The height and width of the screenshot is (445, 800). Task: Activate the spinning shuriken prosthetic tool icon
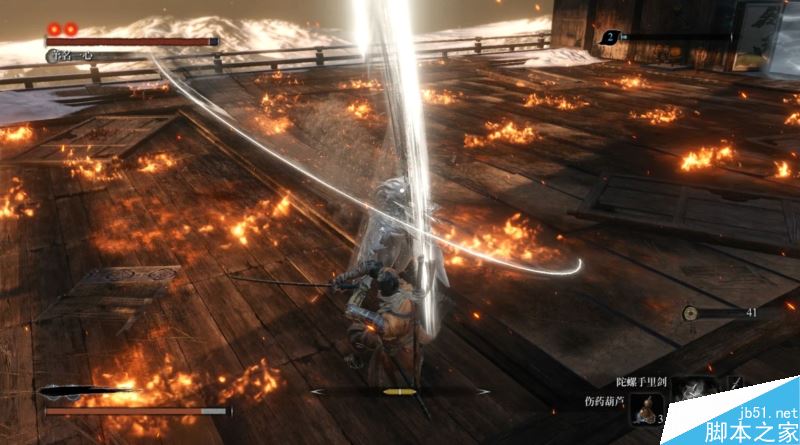[691, 391]
